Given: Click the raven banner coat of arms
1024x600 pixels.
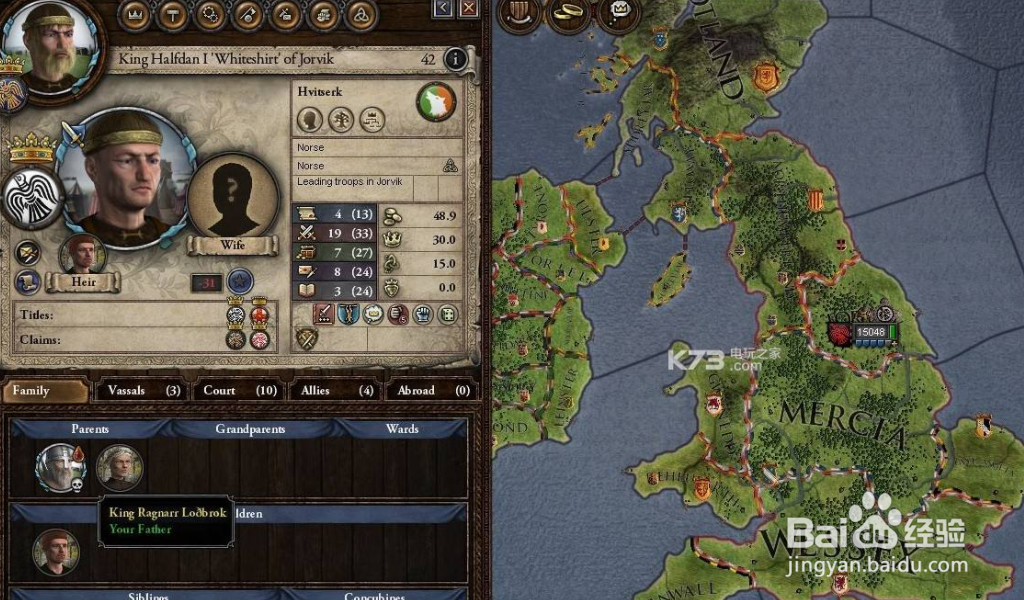Looking at the screenshot, I should point(31,199).
